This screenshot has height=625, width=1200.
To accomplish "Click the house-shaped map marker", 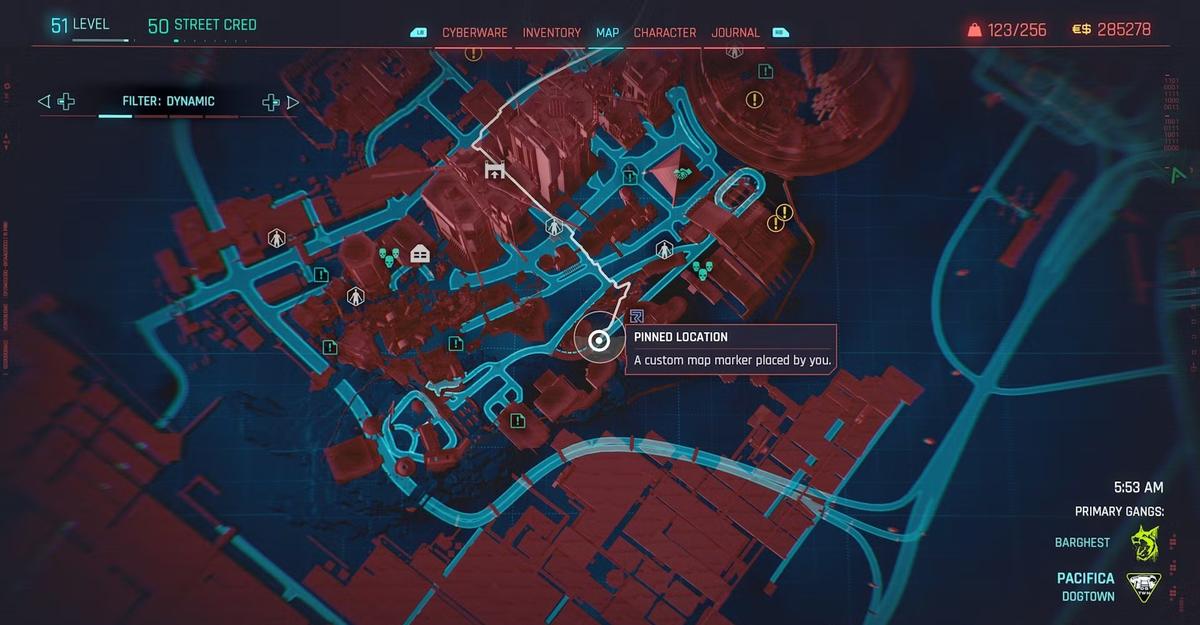I will pyautogui.click(x=419, y=254).
